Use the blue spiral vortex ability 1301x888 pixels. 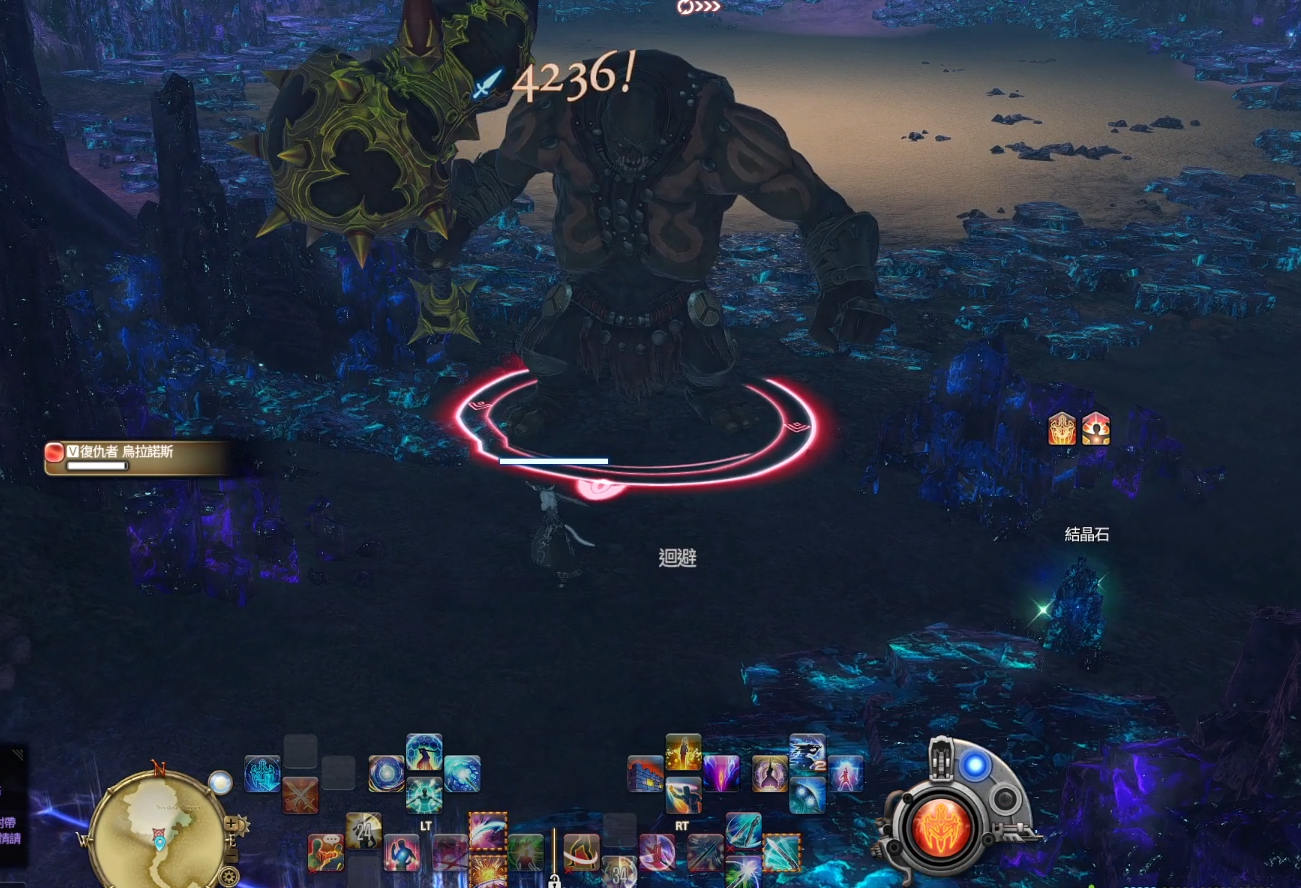(x=386, y=774)
